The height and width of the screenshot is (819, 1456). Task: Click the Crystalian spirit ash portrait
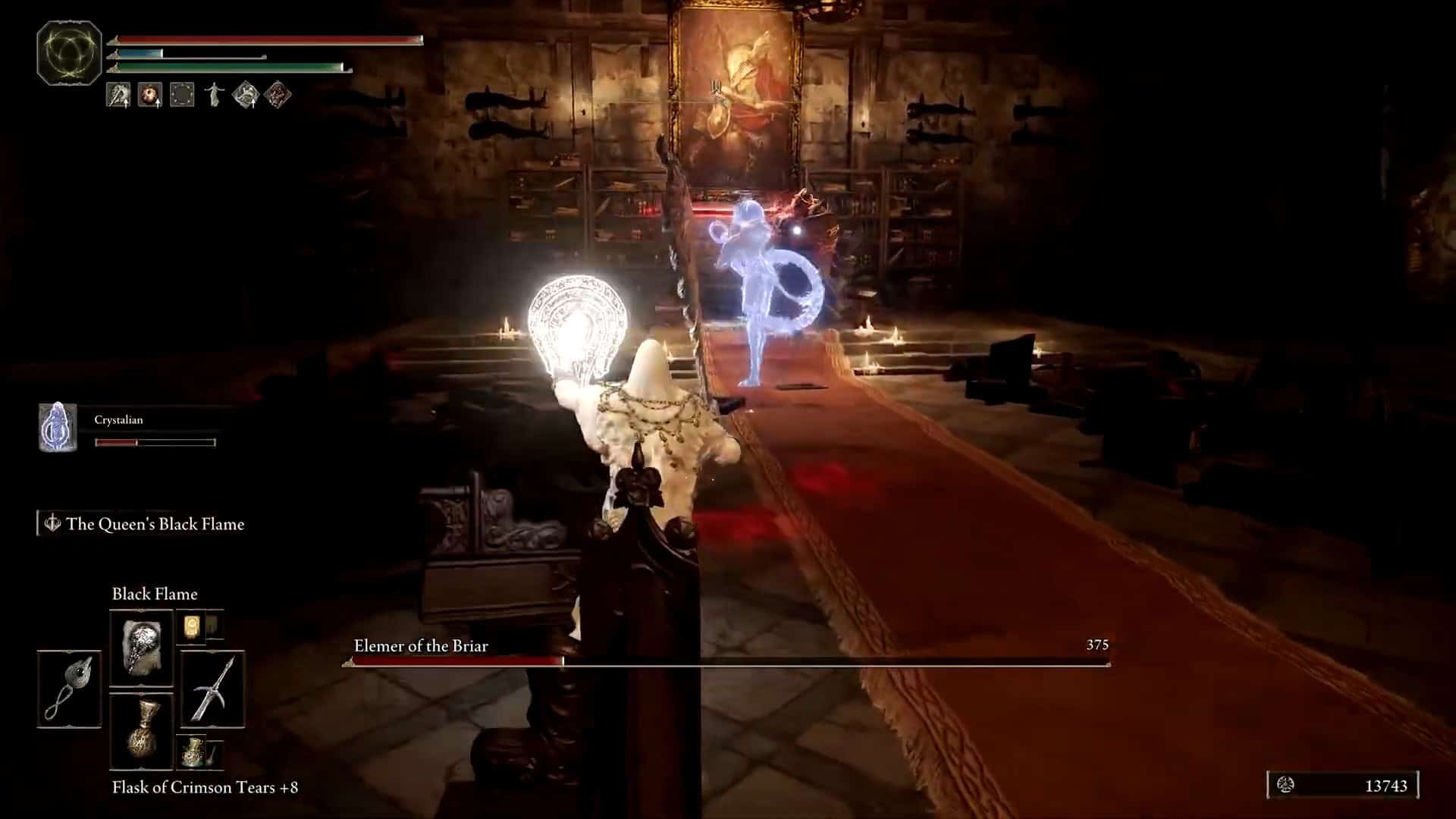(58, 427)
